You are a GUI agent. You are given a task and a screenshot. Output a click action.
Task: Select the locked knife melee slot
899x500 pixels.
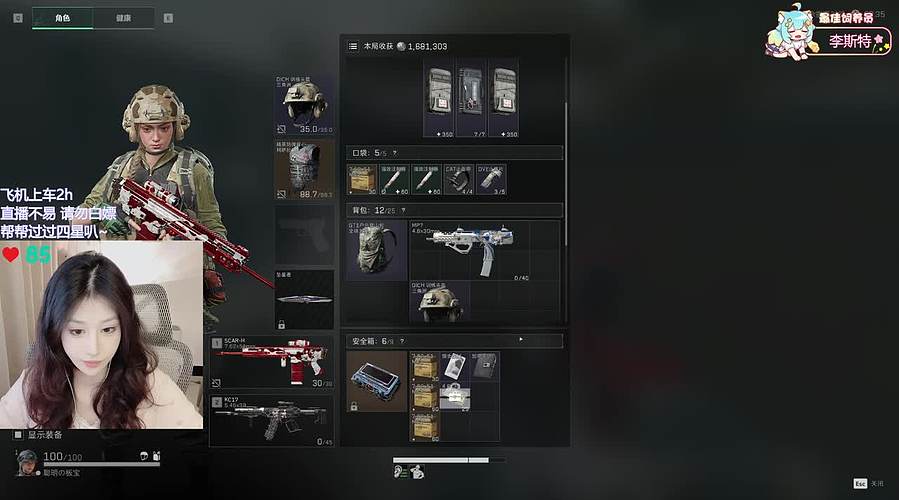coord(304,300)
